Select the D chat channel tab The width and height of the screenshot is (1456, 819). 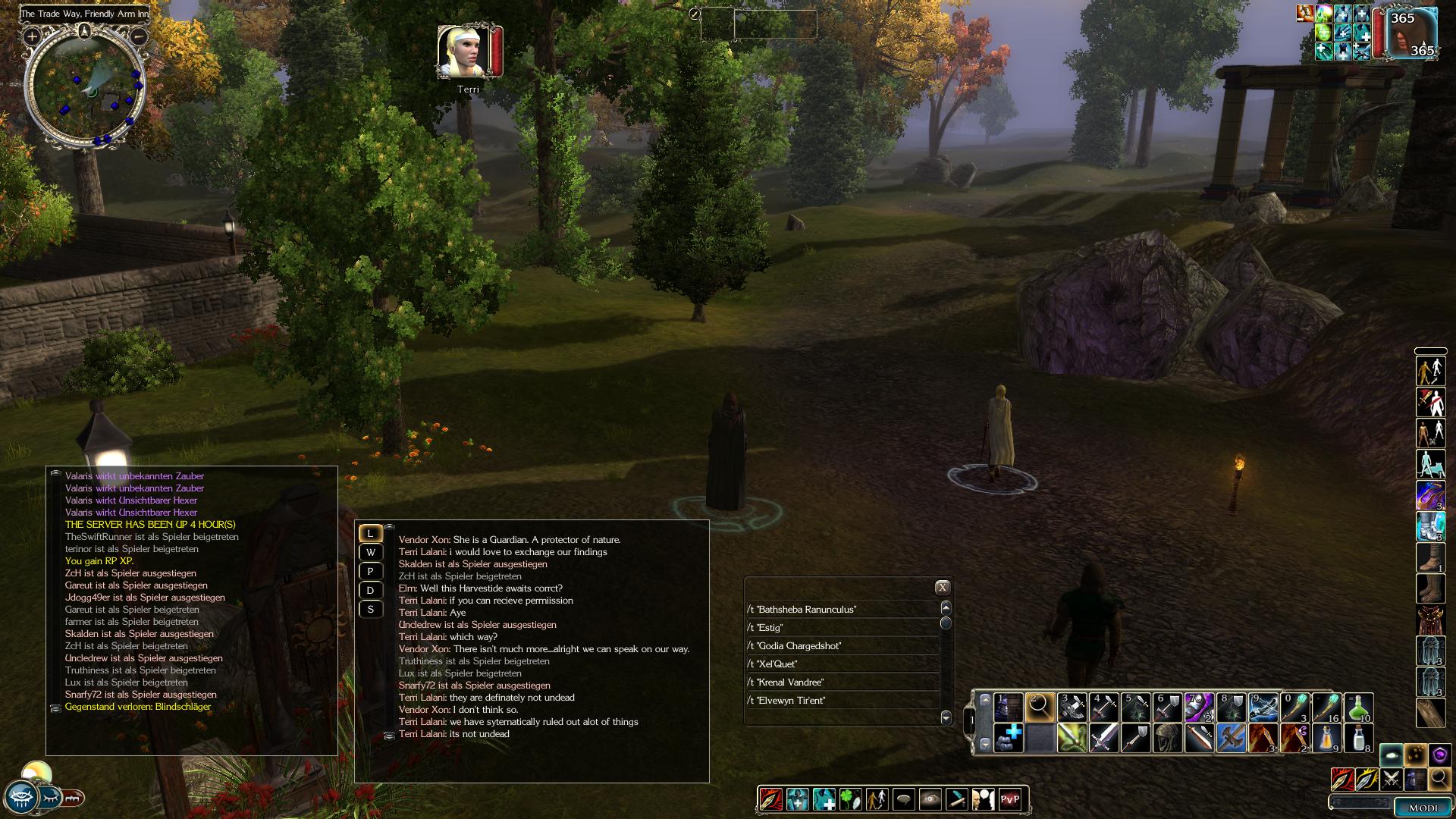click(371, 590)
